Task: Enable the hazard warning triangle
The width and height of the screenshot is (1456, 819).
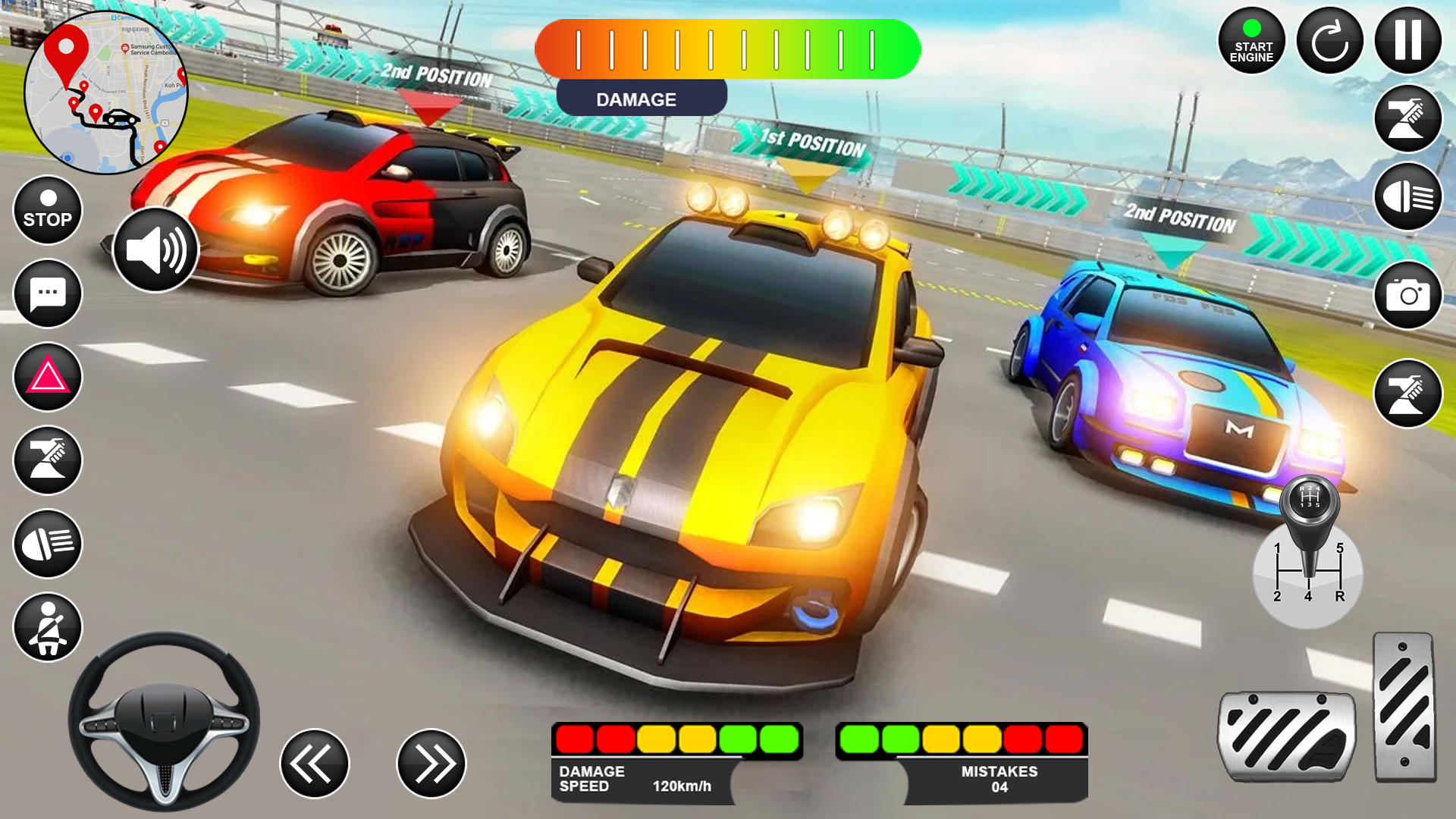Action: pyautogui.click(x=47, y=377)
